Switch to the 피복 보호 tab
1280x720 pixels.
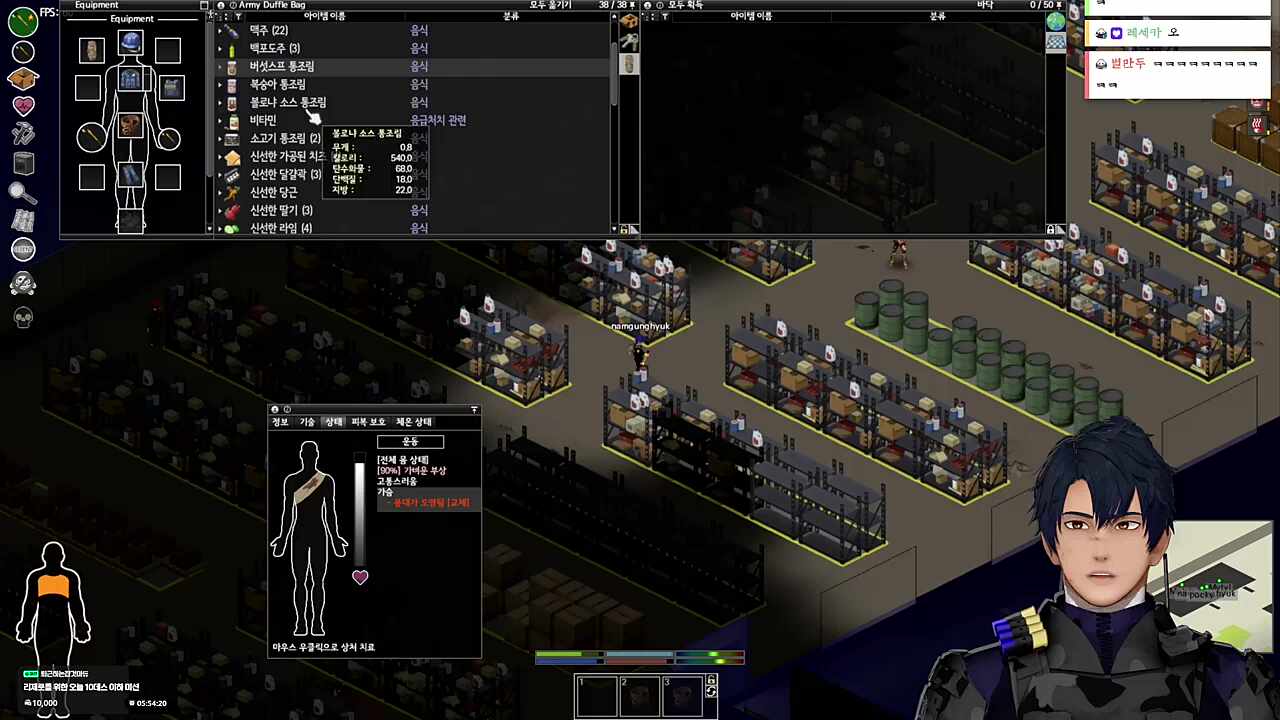368,422
